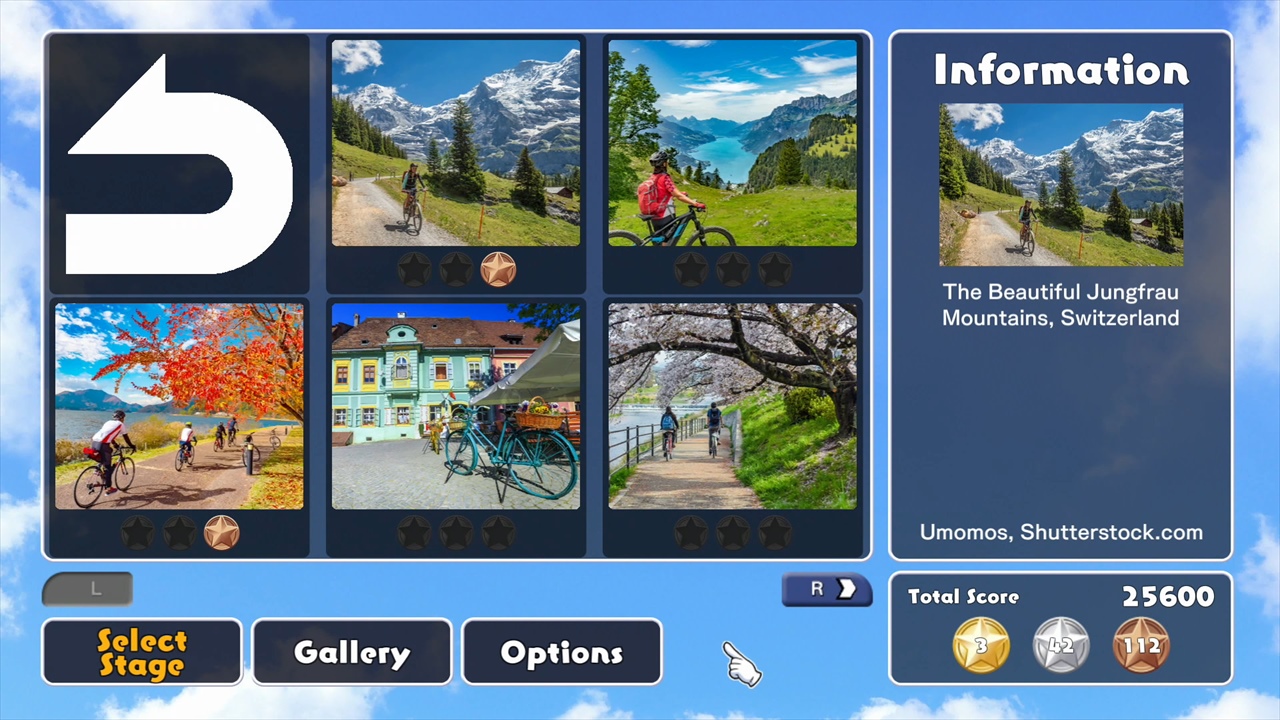Image resolution: width=1280 pixels, height=720 pixels.
Task: Open Select Stage
Action: [x=141, y=651]
